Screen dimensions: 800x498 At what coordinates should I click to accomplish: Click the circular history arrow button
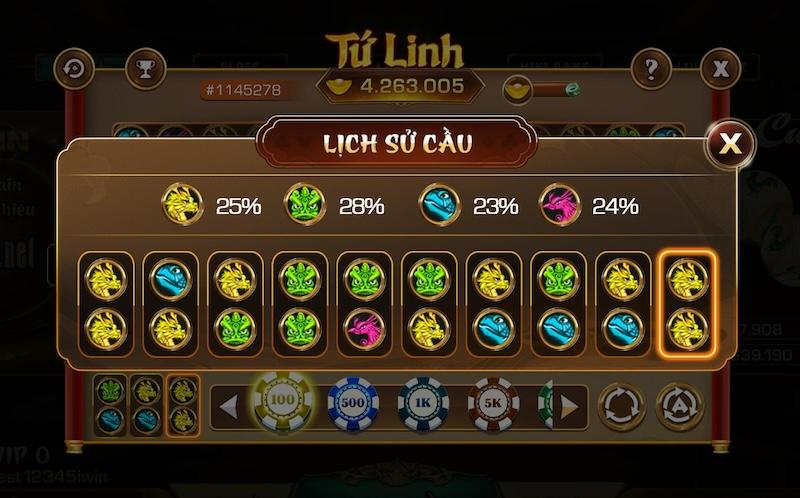point(74,69)
